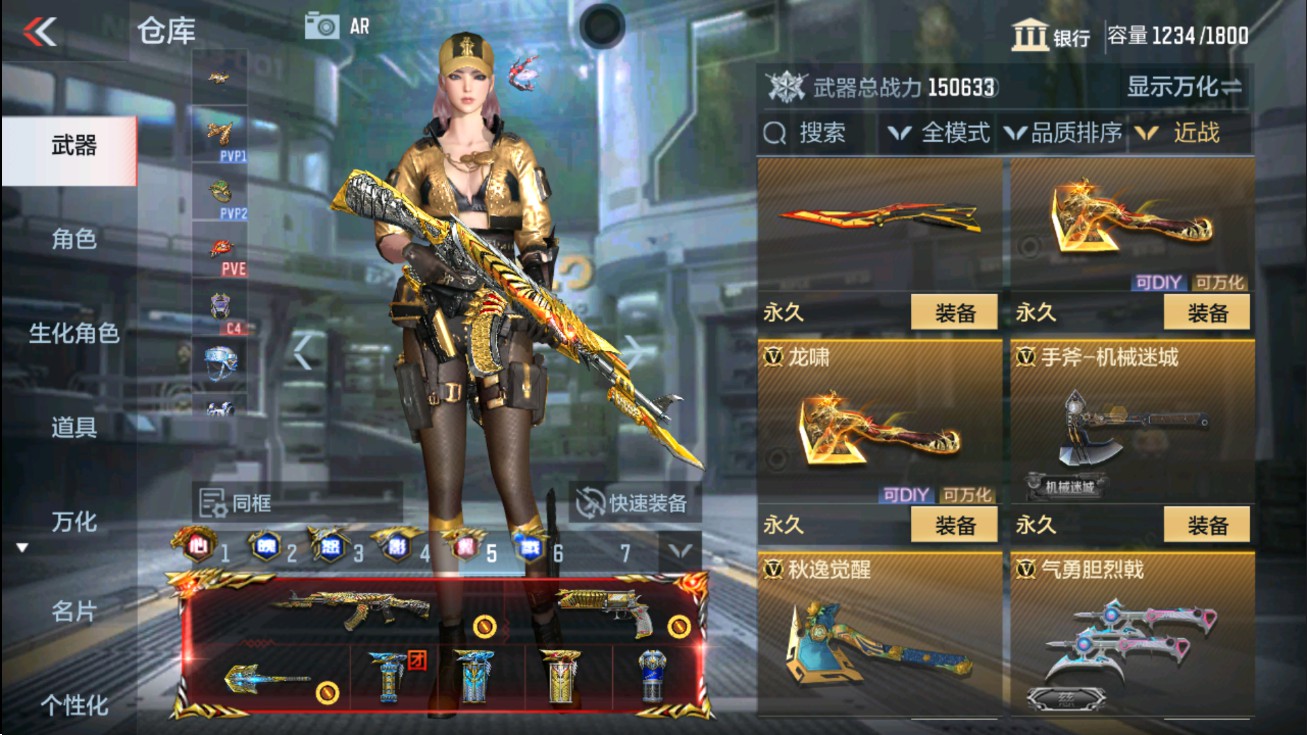Open the 近战 melee category dropdown
Viewport: 1307px width, 735px height.
1193,131
